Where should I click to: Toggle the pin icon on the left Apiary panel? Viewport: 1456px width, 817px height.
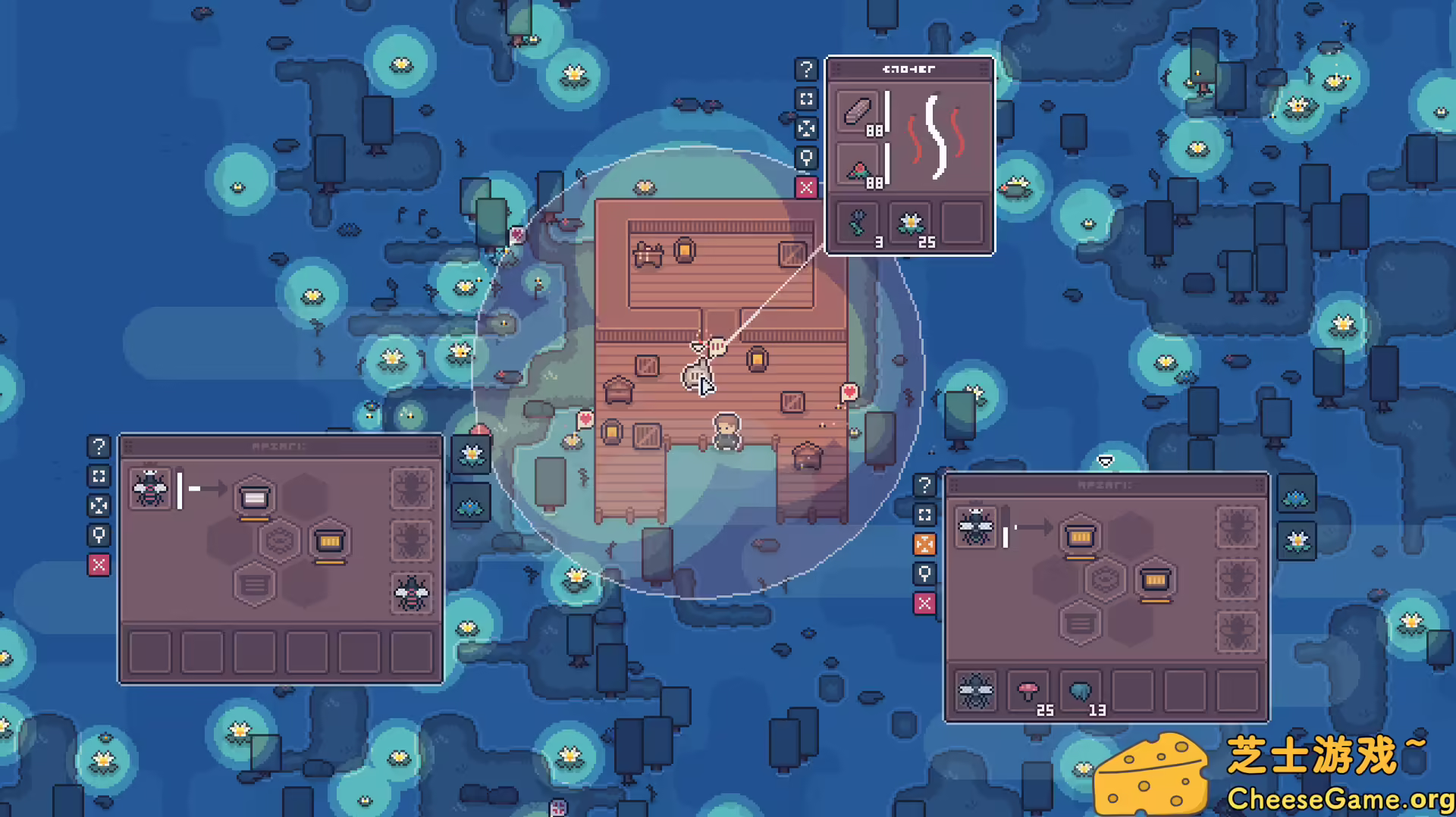(99, 536)
